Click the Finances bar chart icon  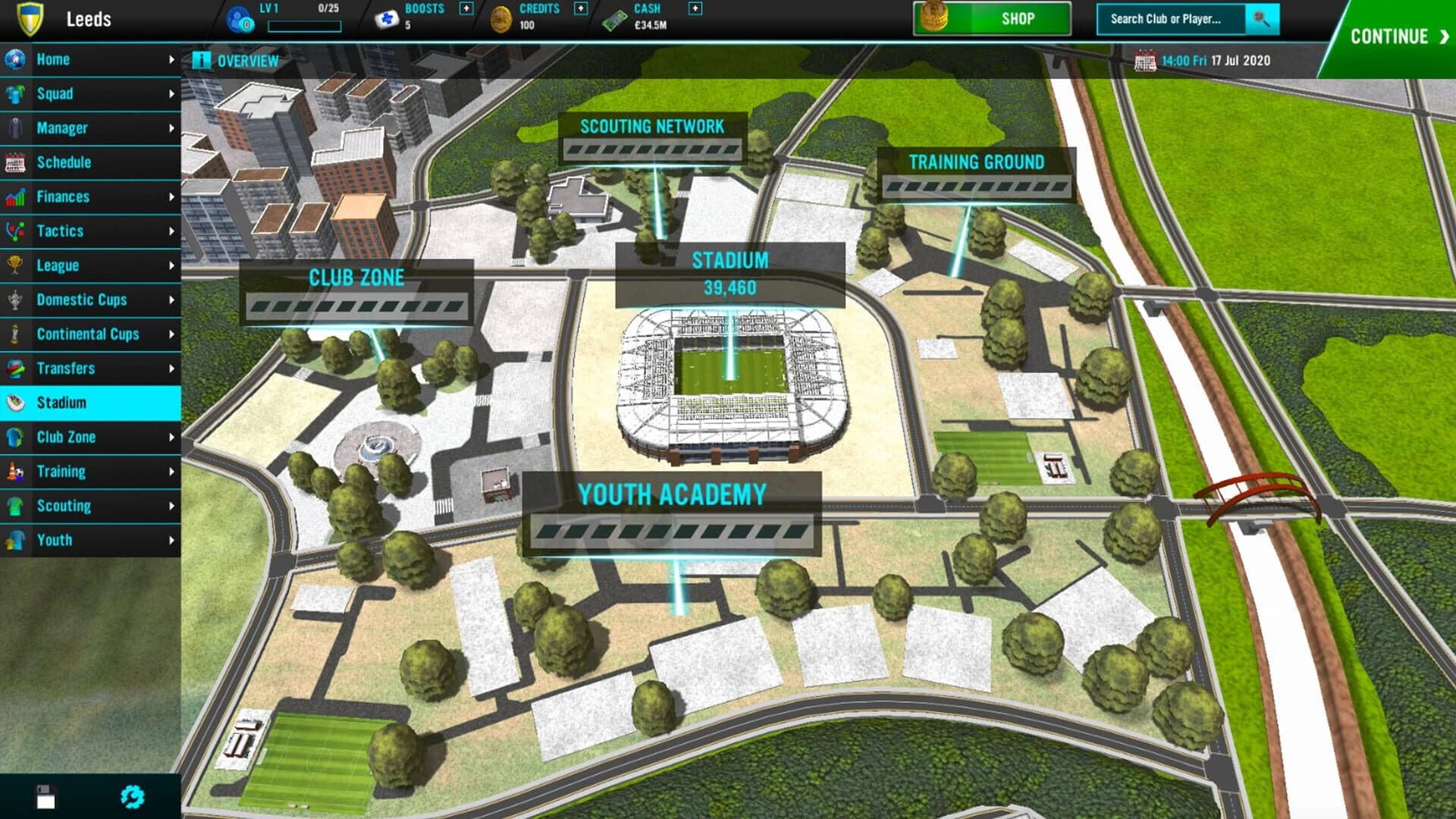coord(14,196)
